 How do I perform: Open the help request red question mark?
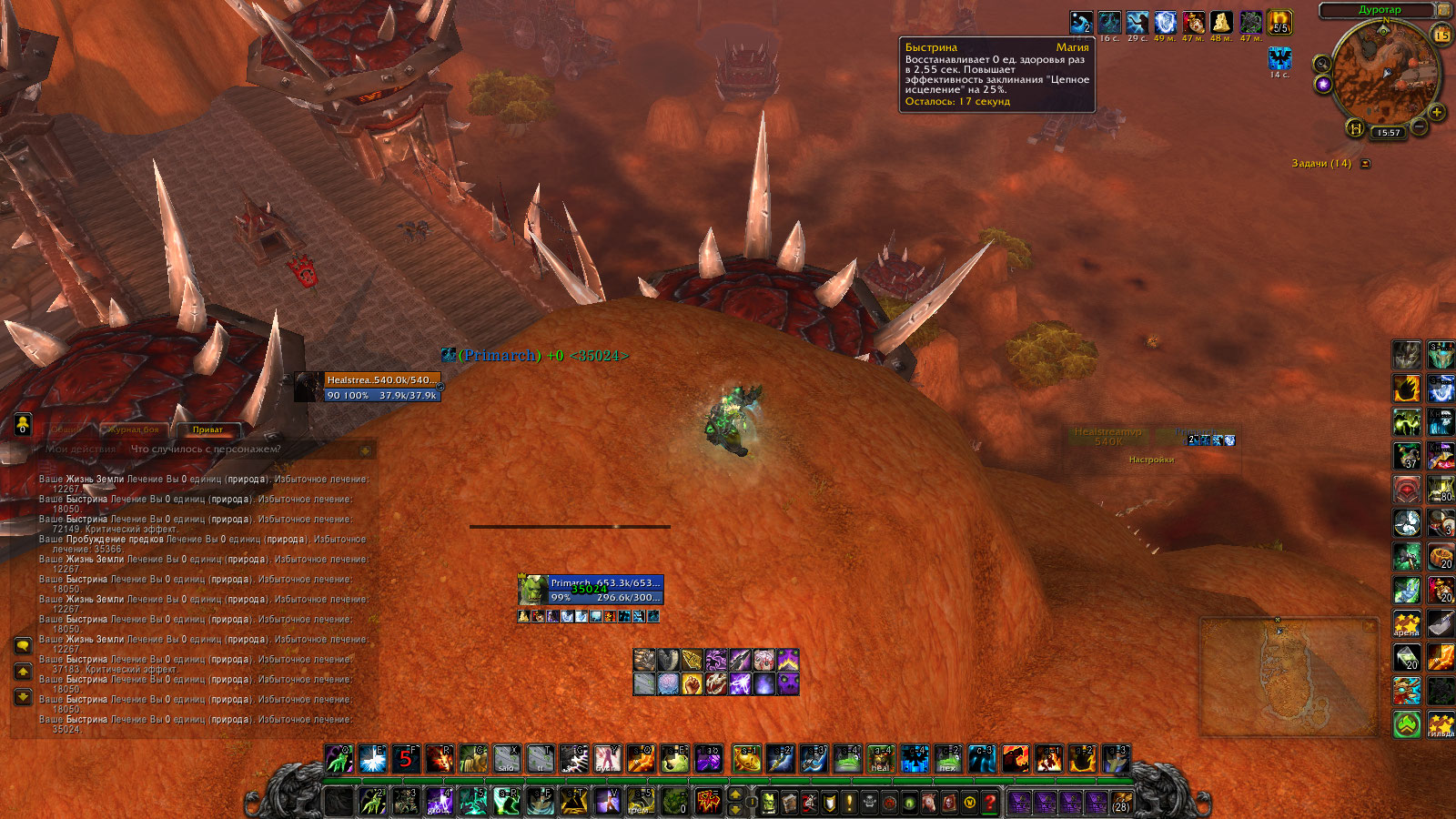(x=989, y=802)
